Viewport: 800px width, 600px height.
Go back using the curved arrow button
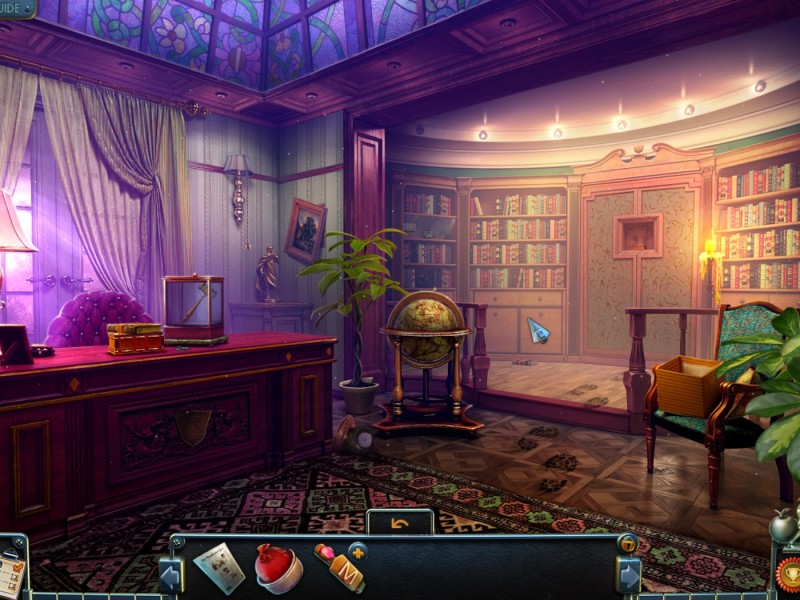(400, 523)
